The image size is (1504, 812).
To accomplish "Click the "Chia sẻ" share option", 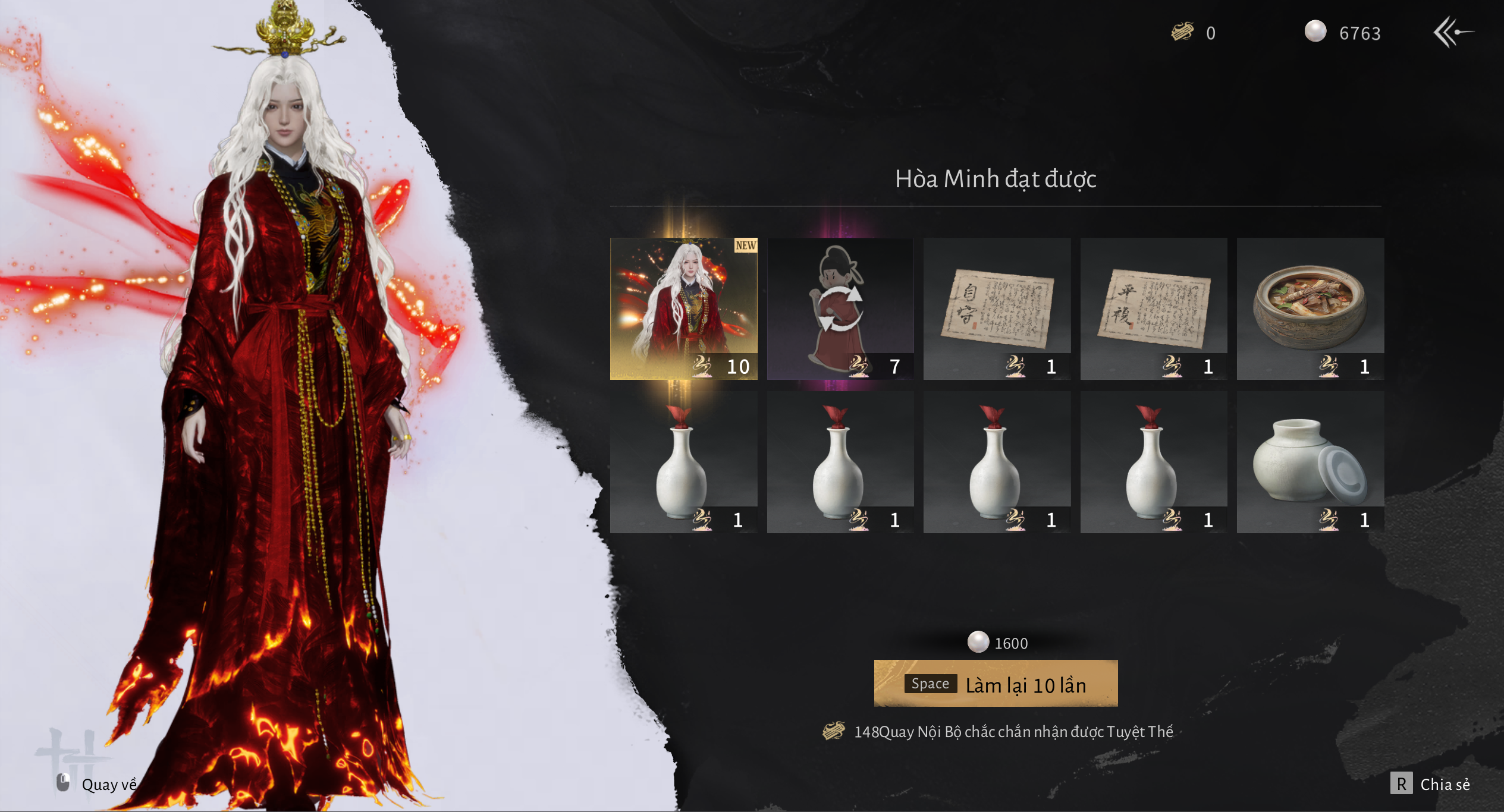I will [1431, 784].
